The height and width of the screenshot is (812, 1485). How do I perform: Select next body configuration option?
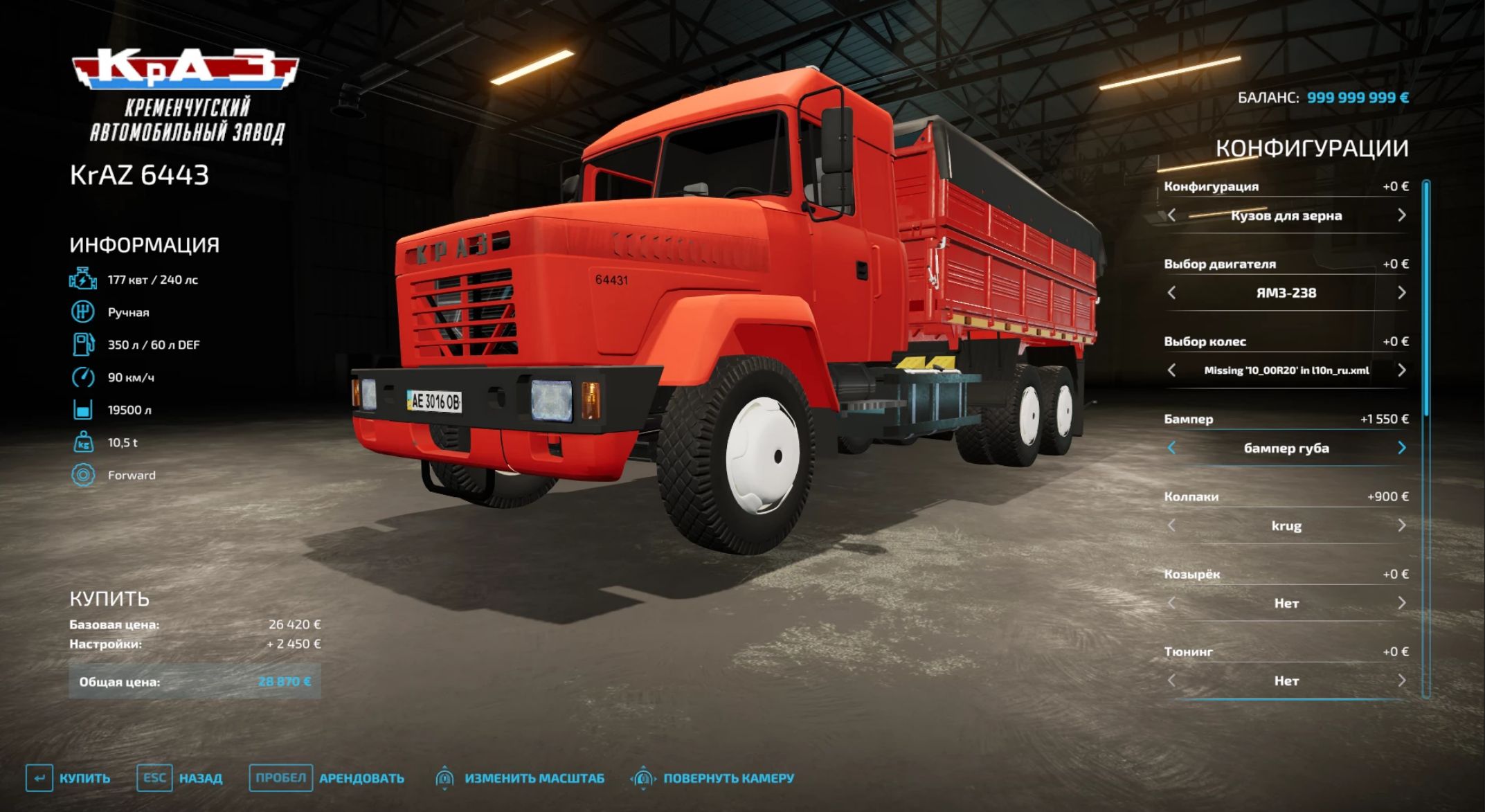1401,215
